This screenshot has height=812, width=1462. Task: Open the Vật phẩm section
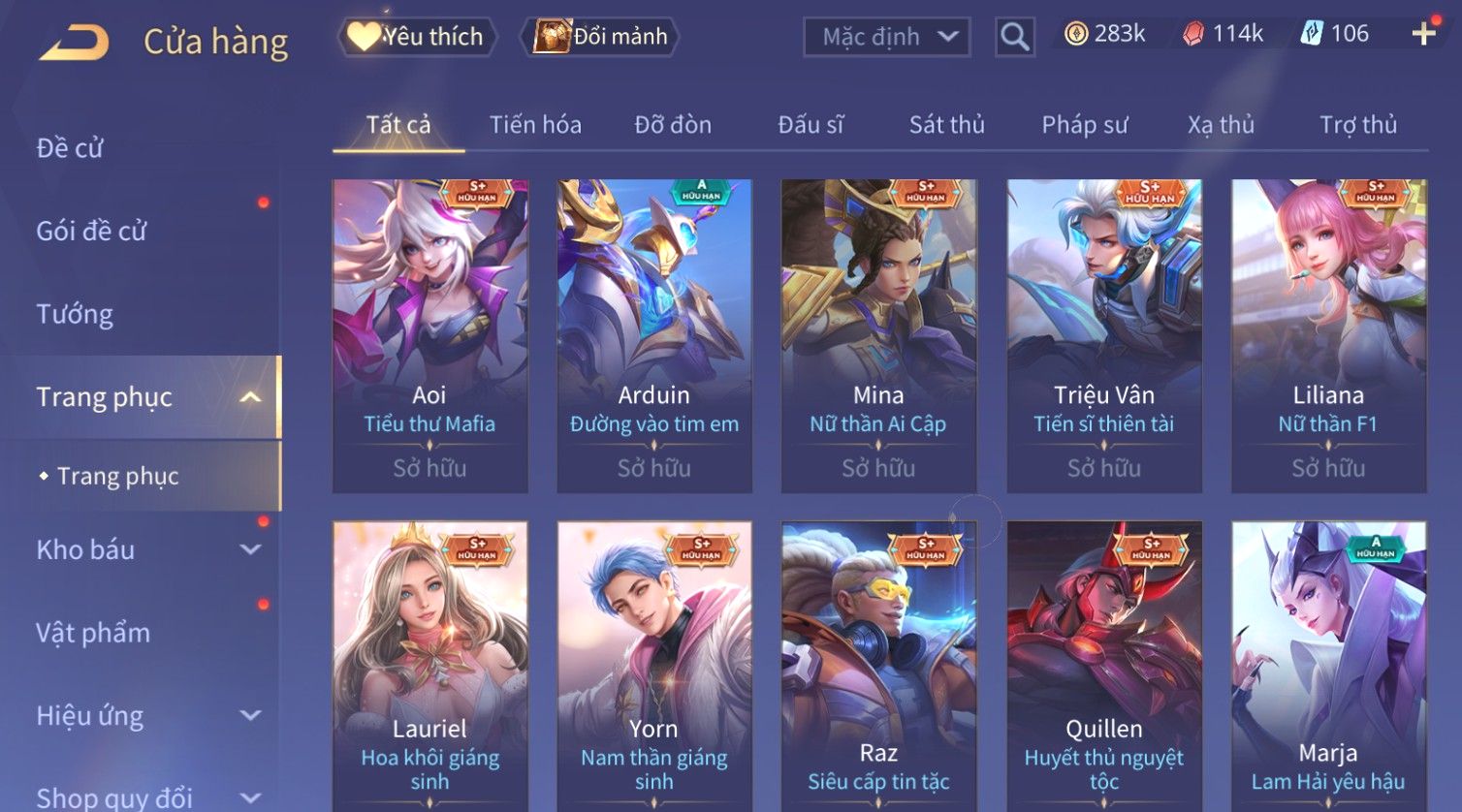click(x=93, y=633)
